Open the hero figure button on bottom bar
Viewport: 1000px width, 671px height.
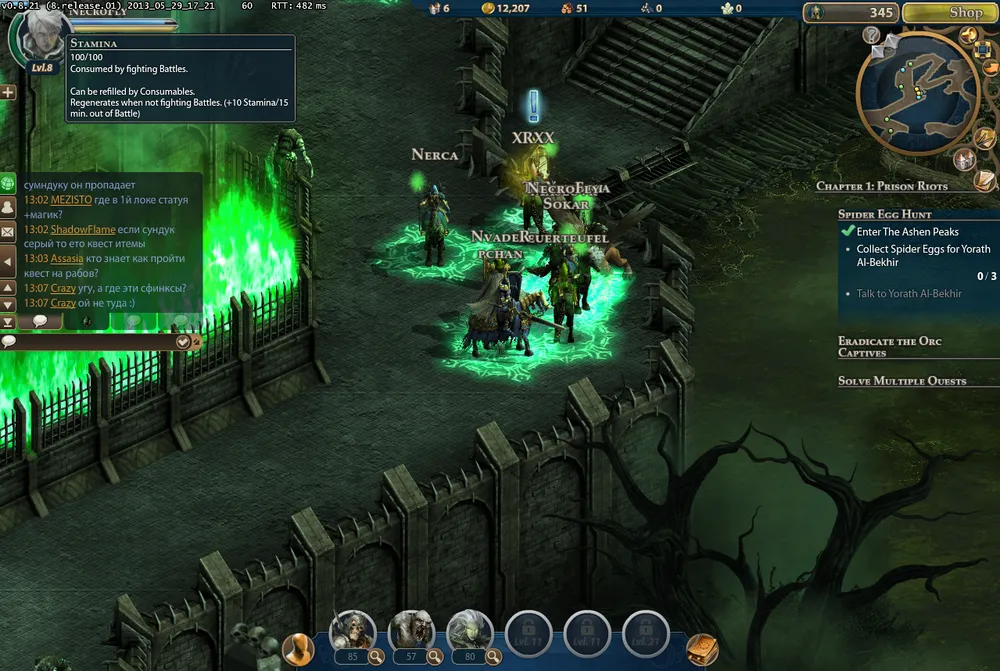coord(297,649)
